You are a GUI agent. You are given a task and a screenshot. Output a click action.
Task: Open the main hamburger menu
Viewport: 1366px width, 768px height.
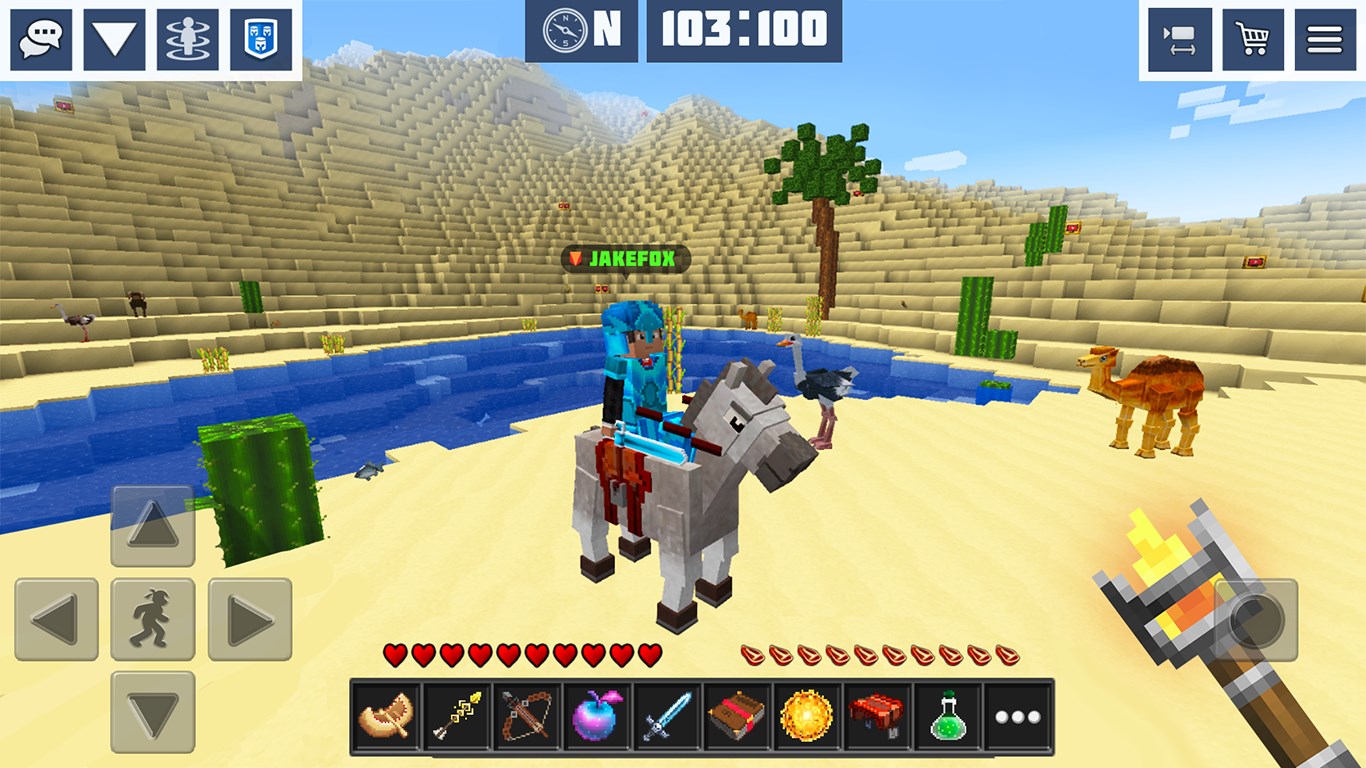click(x=1325, y=40)
